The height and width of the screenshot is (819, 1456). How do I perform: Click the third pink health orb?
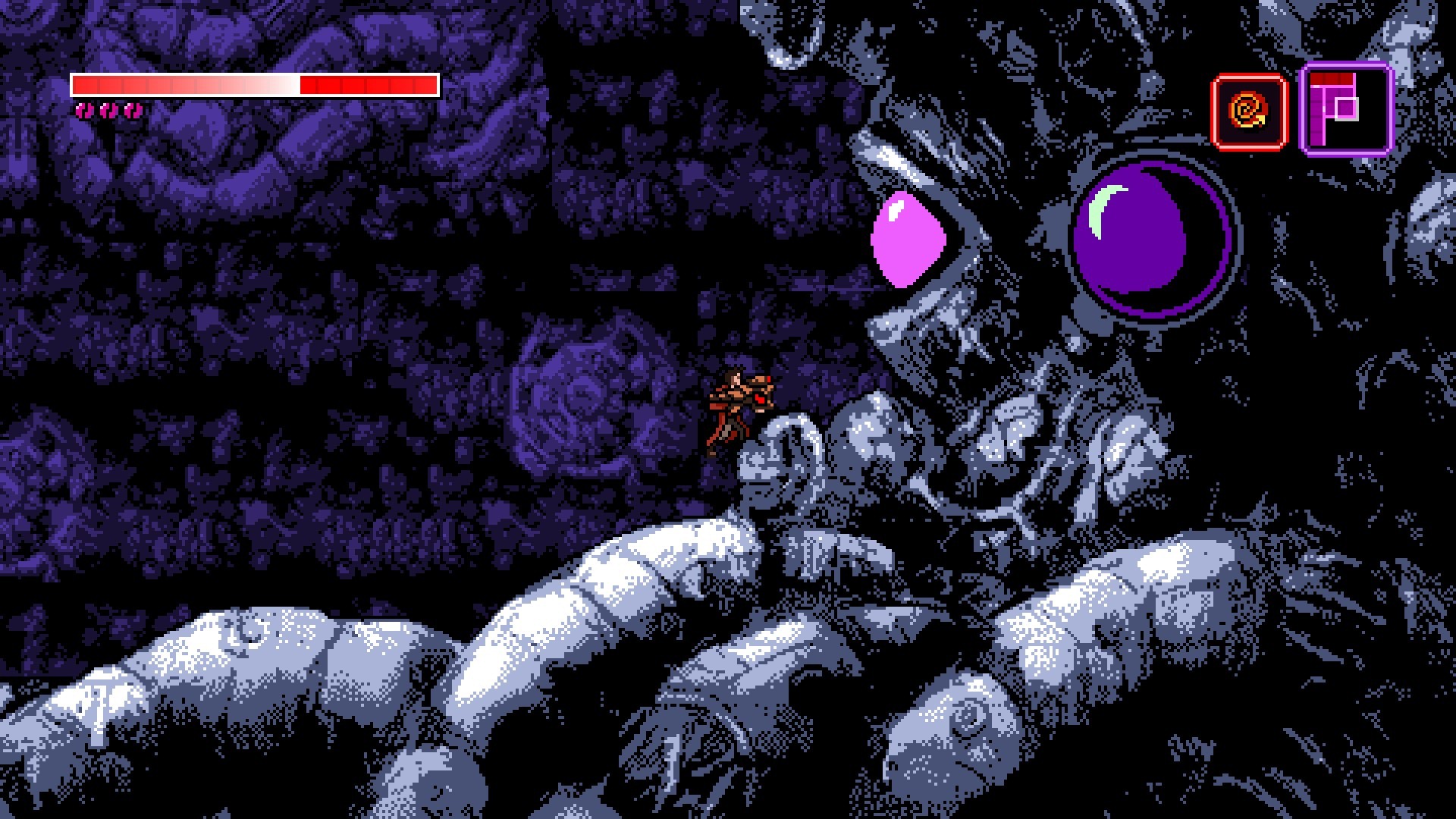(133, 111)
